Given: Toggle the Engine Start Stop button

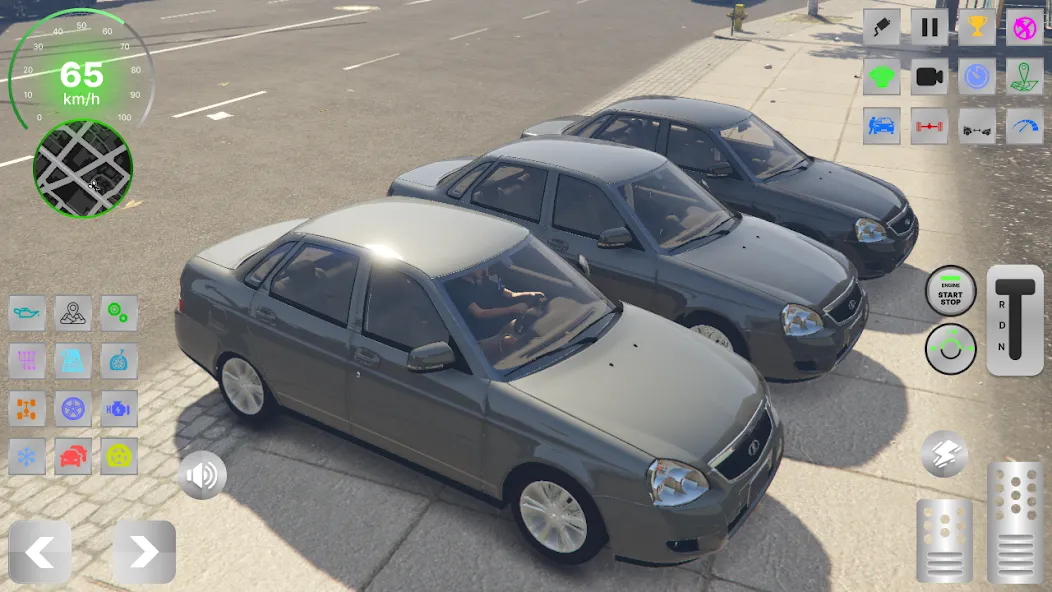Looking at the screenshot, I should coord(950,291).
